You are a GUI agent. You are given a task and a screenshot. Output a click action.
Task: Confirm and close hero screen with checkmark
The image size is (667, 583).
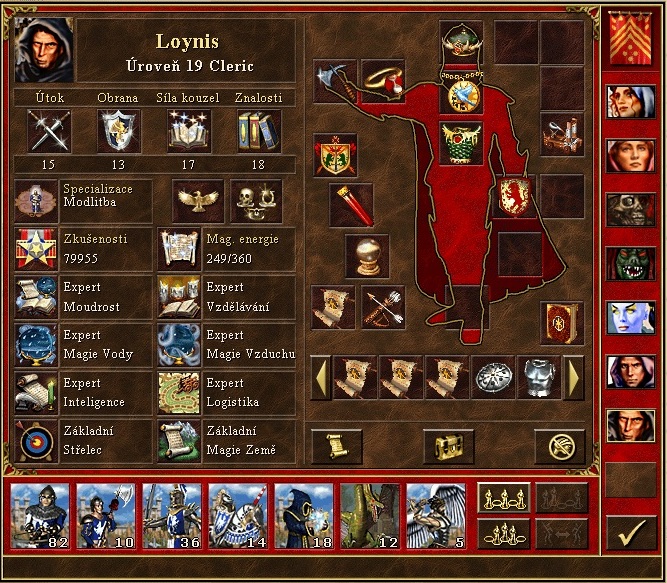click(631, 532)
